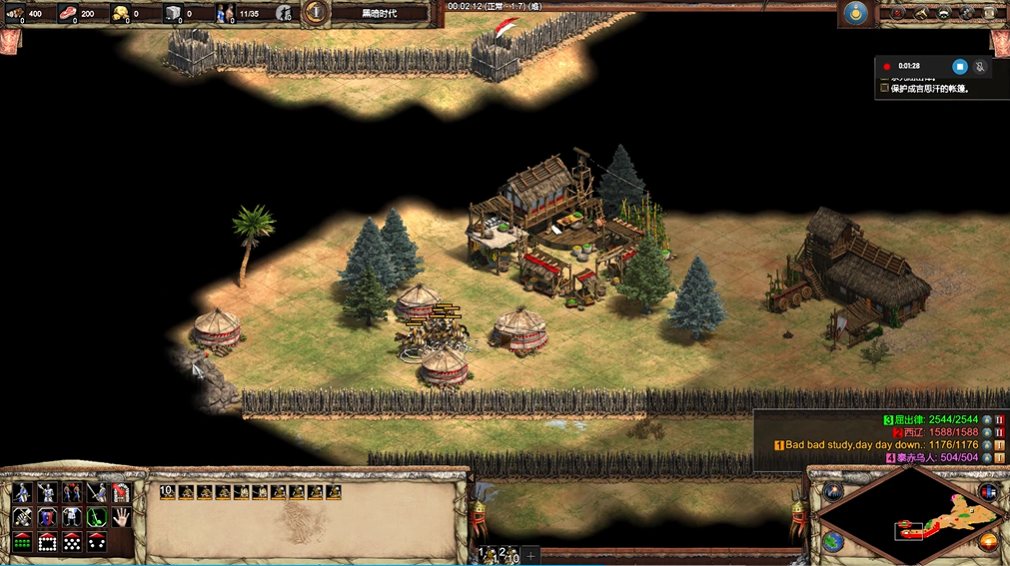Click the selected unit group portrait marked 10
Image resolution: width=1010 pixels, height=566 pixels.
(x=168, y=492)
